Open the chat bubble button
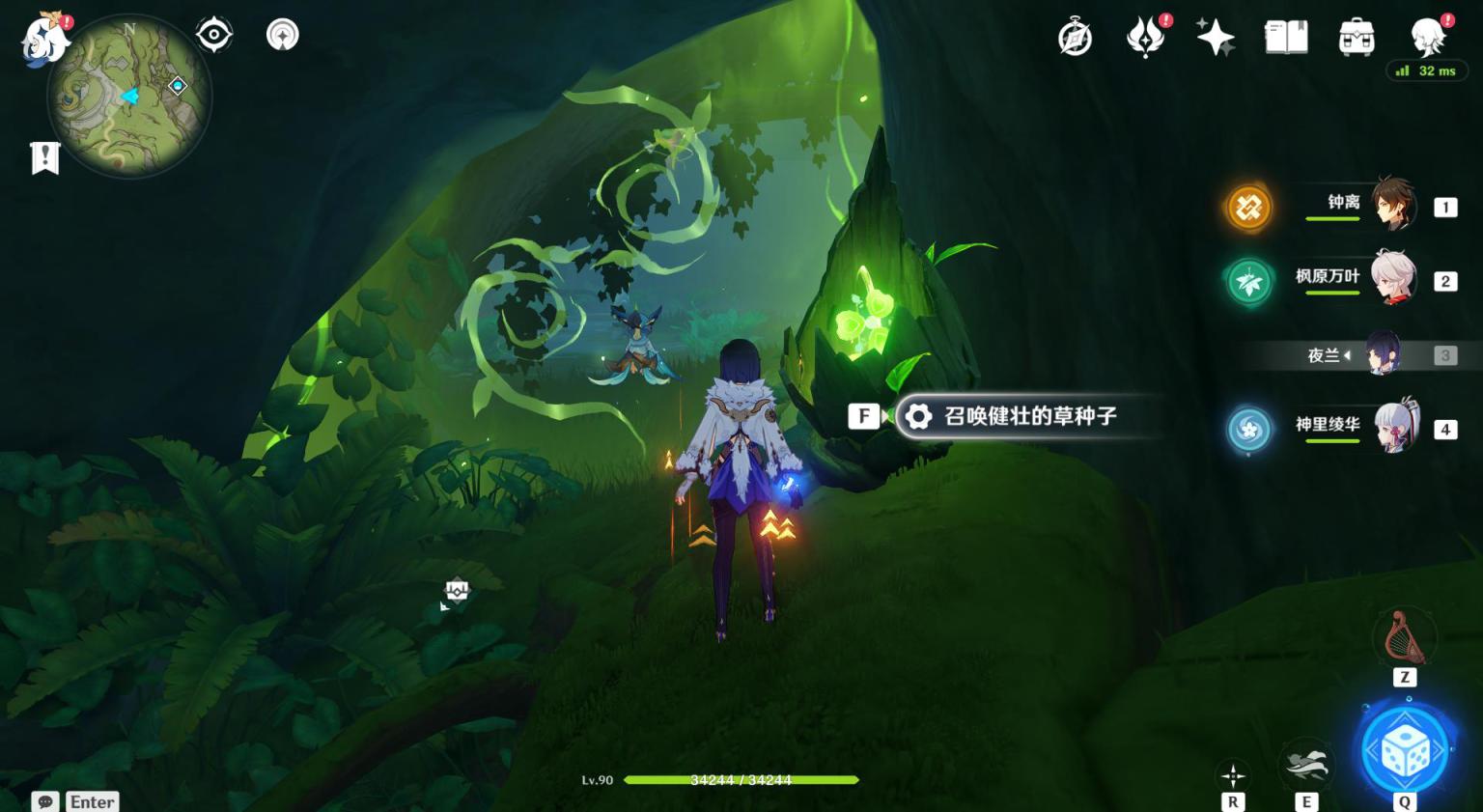1483x812 pixels. coord(45,801)
